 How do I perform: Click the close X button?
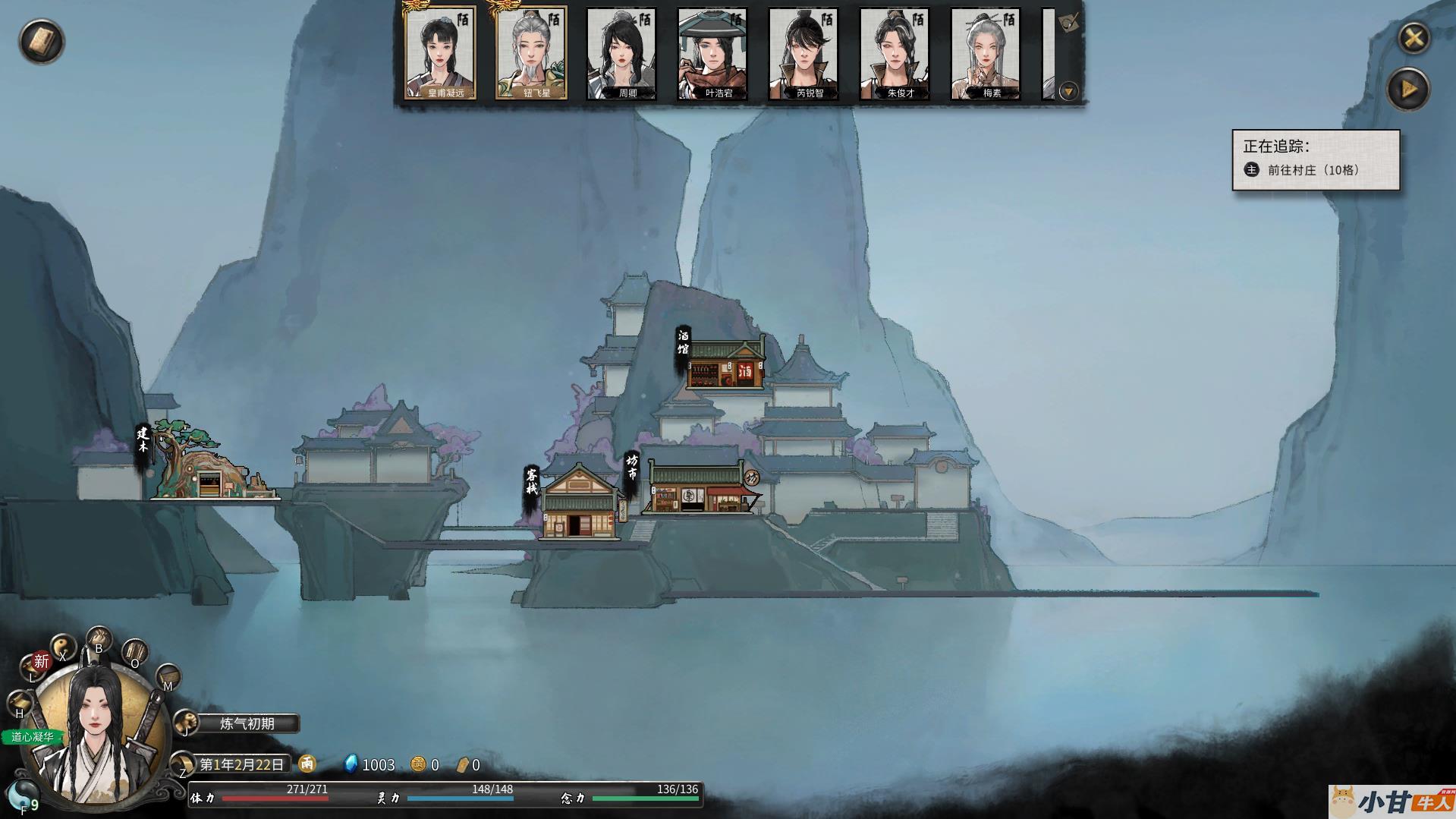pyautogui.click(x=1414, y=38)
